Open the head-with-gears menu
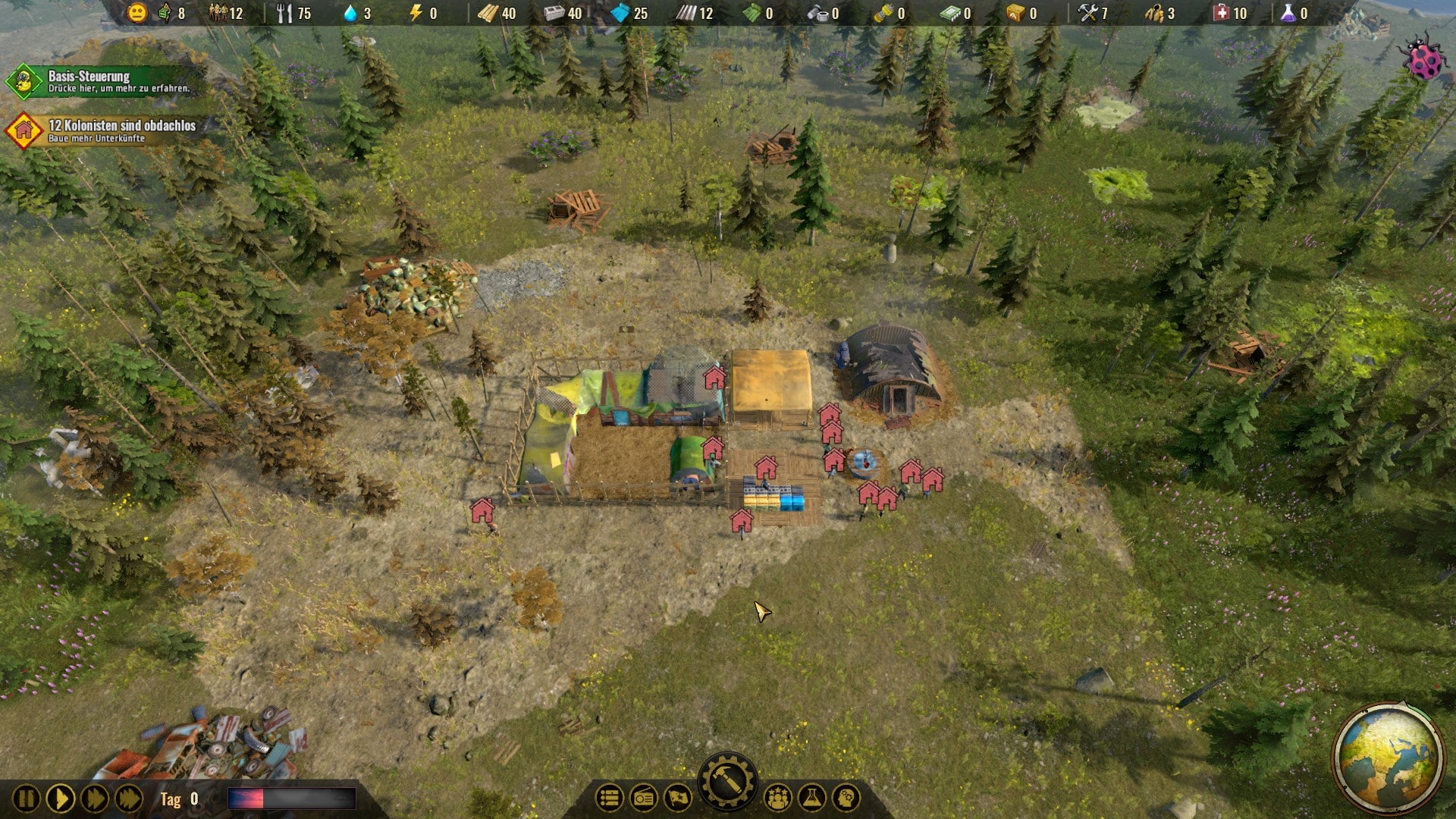The height and width of the screenshot is (819, 1456). point(846,798)
